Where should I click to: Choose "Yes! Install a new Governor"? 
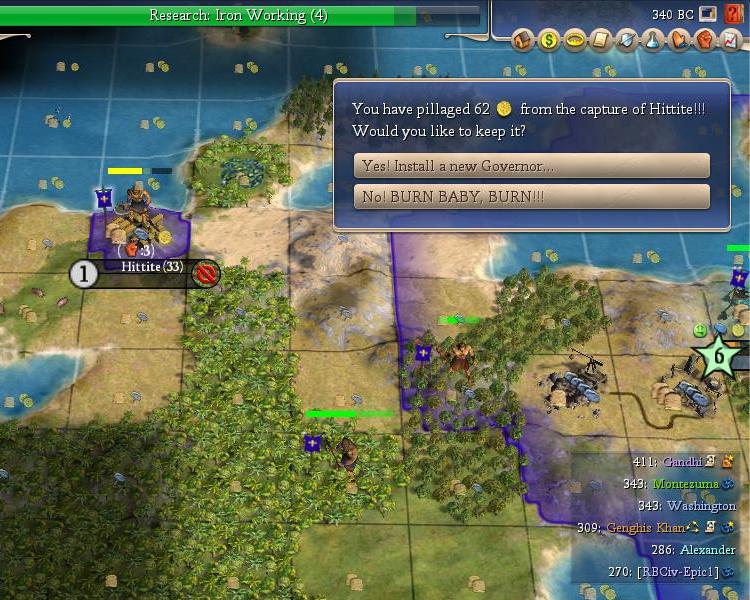(x=531, y=166)
